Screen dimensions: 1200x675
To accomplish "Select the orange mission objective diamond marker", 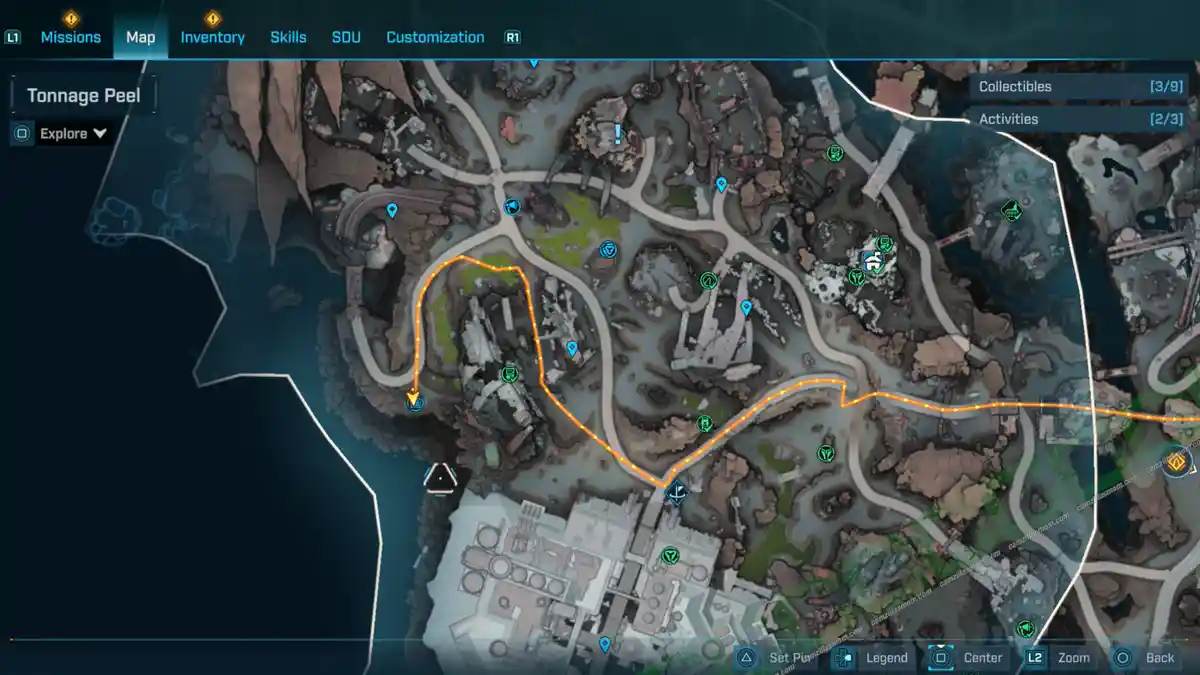I will pyautogui.click(x=1177, y=462).
